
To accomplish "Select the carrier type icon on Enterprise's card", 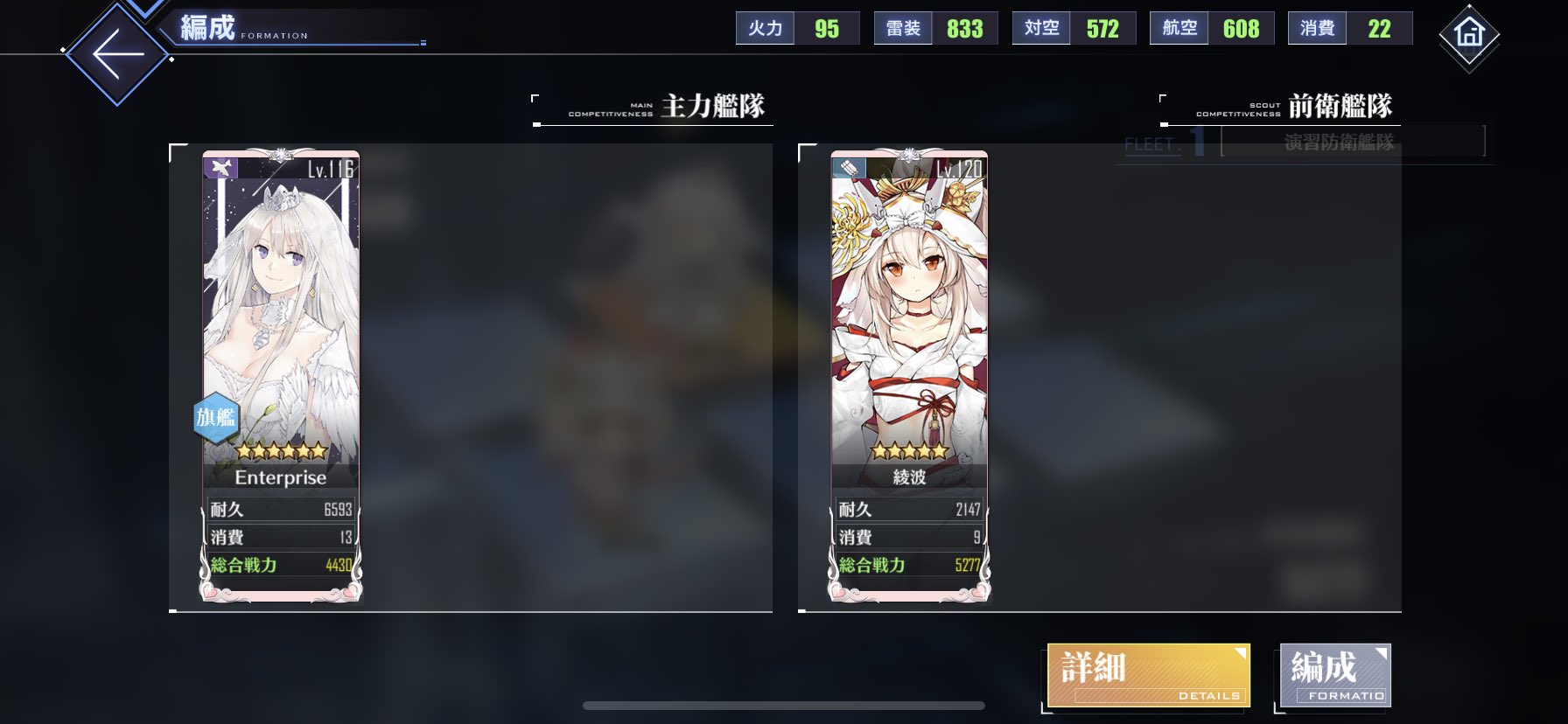I will pyautogui.click(x=221, y=167).
